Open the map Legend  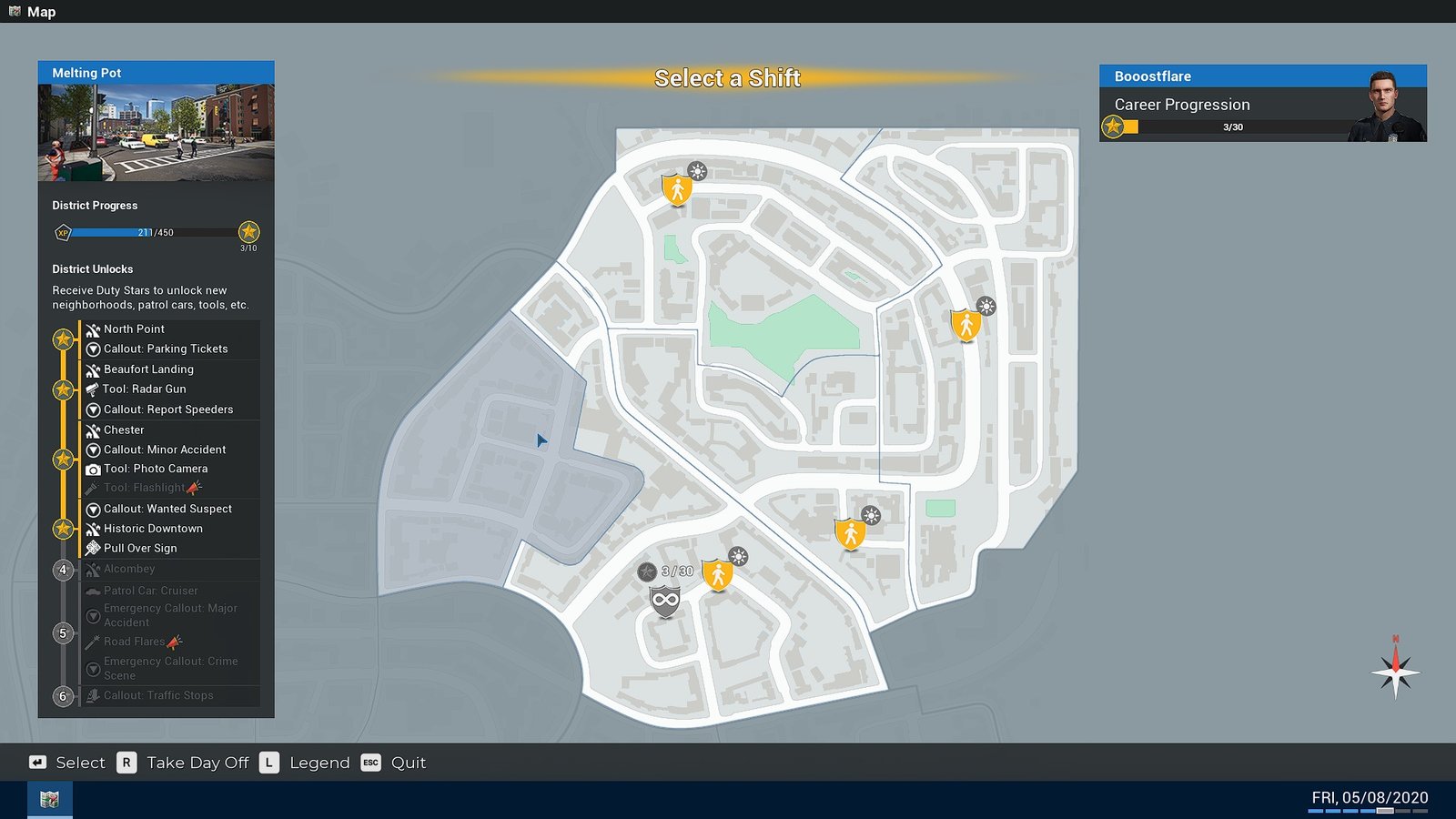318,763
